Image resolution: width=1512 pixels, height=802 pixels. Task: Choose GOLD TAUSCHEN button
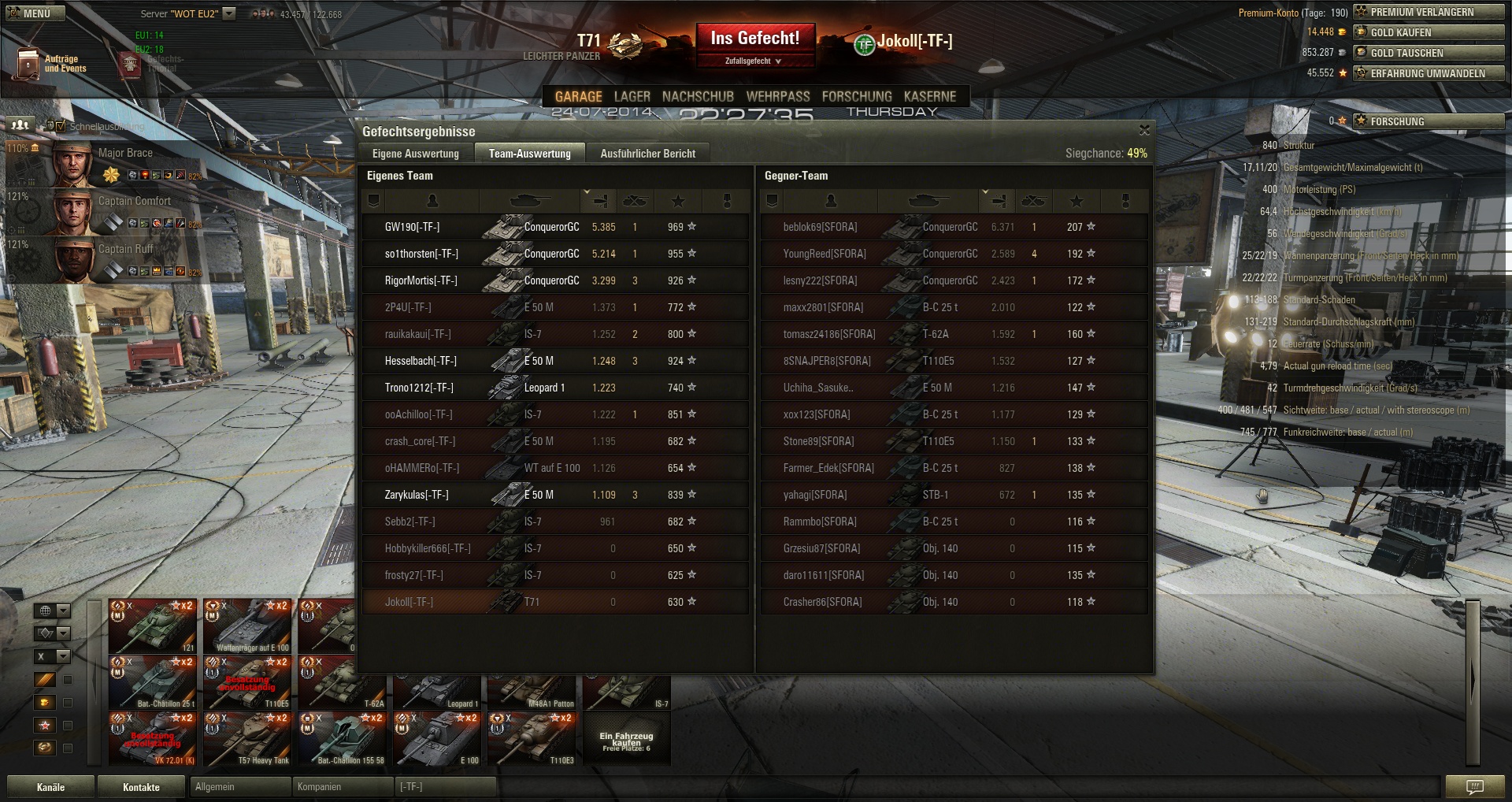click(1429, 53)
